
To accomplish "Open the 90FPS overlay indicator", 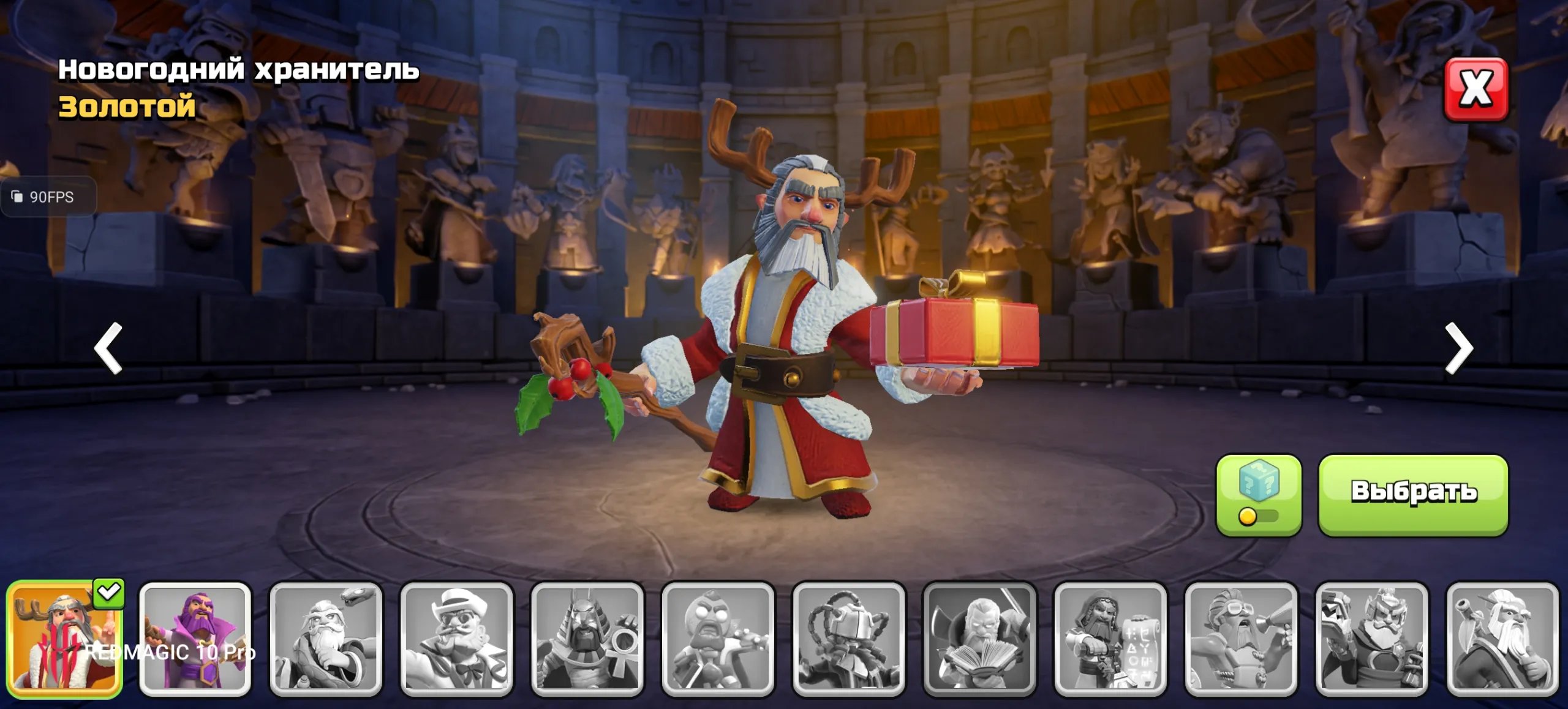I will tap(48, 197).
